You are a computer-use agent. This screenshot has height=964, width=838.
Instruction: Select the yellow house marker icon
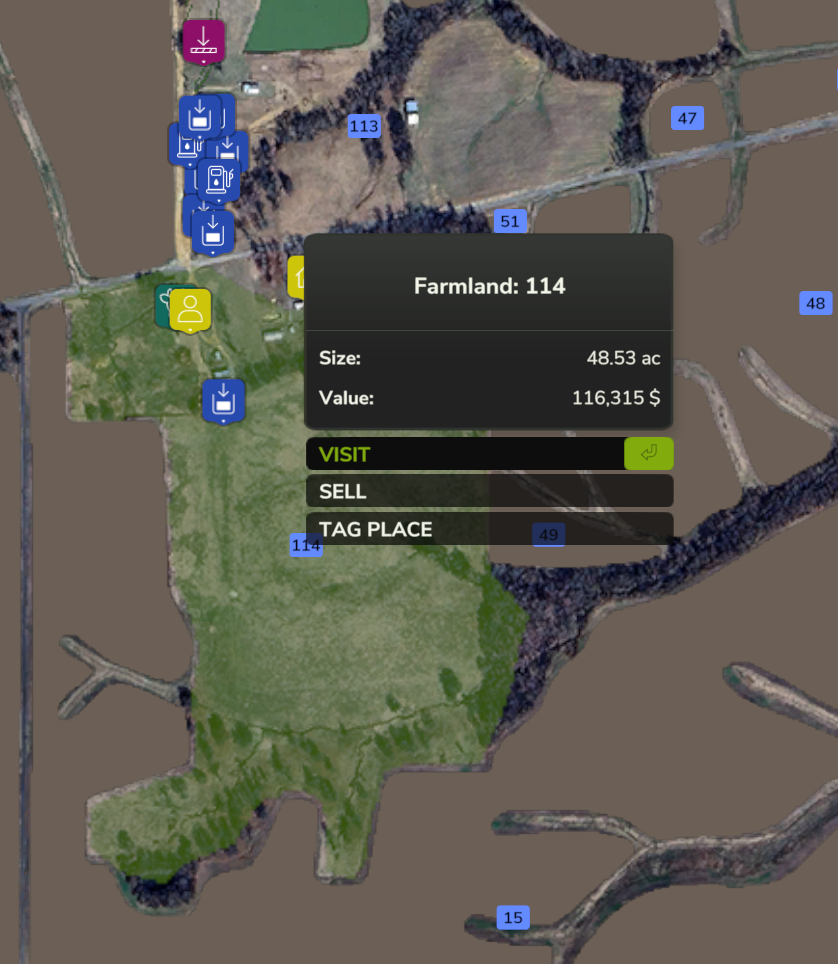point(297,277)
